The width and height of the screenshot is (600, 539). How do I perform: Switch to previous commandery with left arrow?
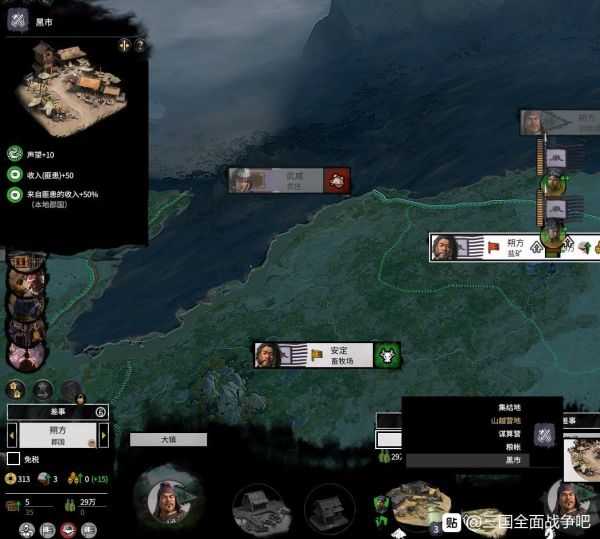pyautogui.click(x=13, y=435)
